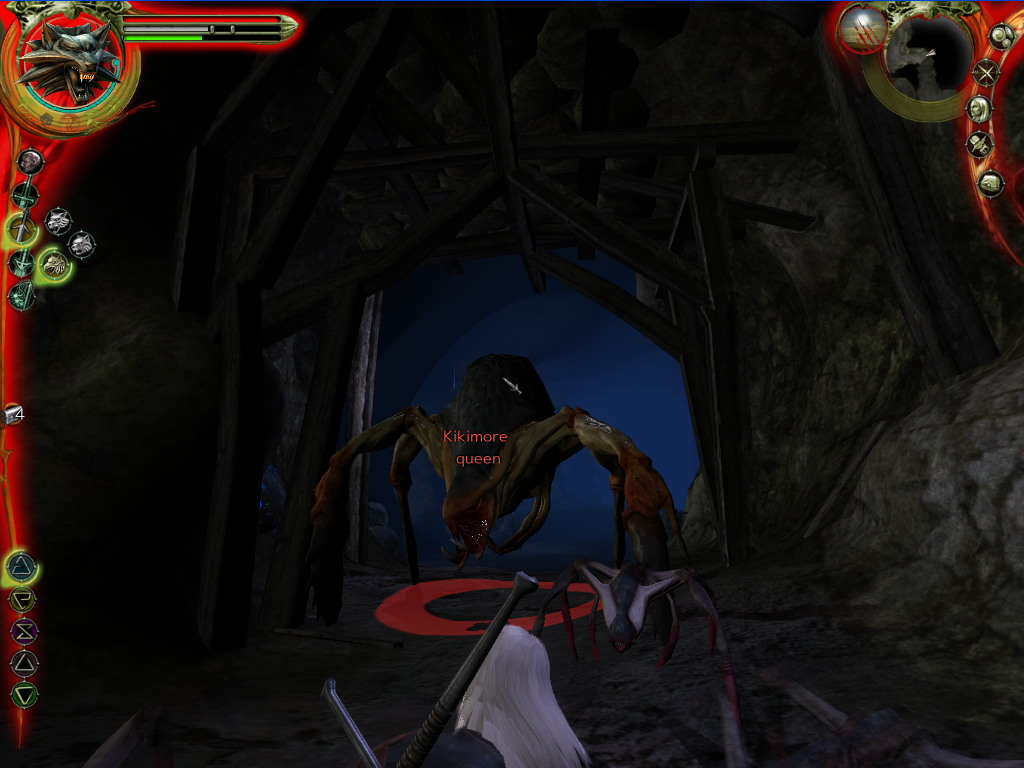
Task: Select the yellow Quen sign
Action: click(22, 599)
